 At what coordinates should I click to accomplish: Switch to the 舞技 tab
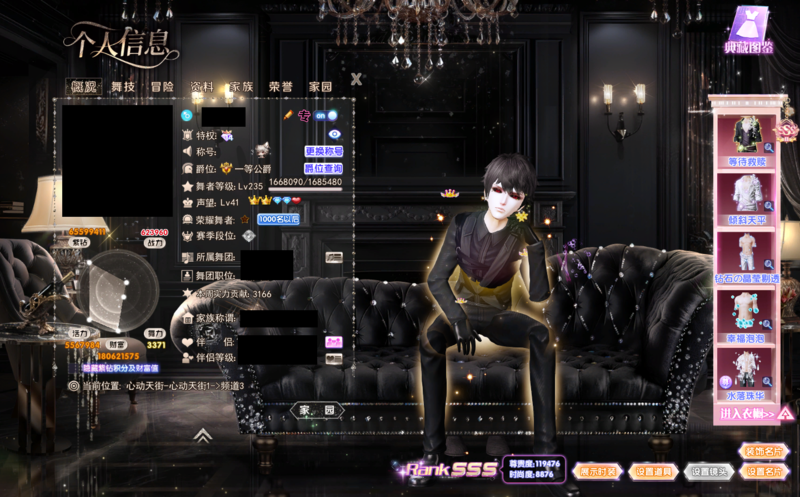(x=123, y=87)
